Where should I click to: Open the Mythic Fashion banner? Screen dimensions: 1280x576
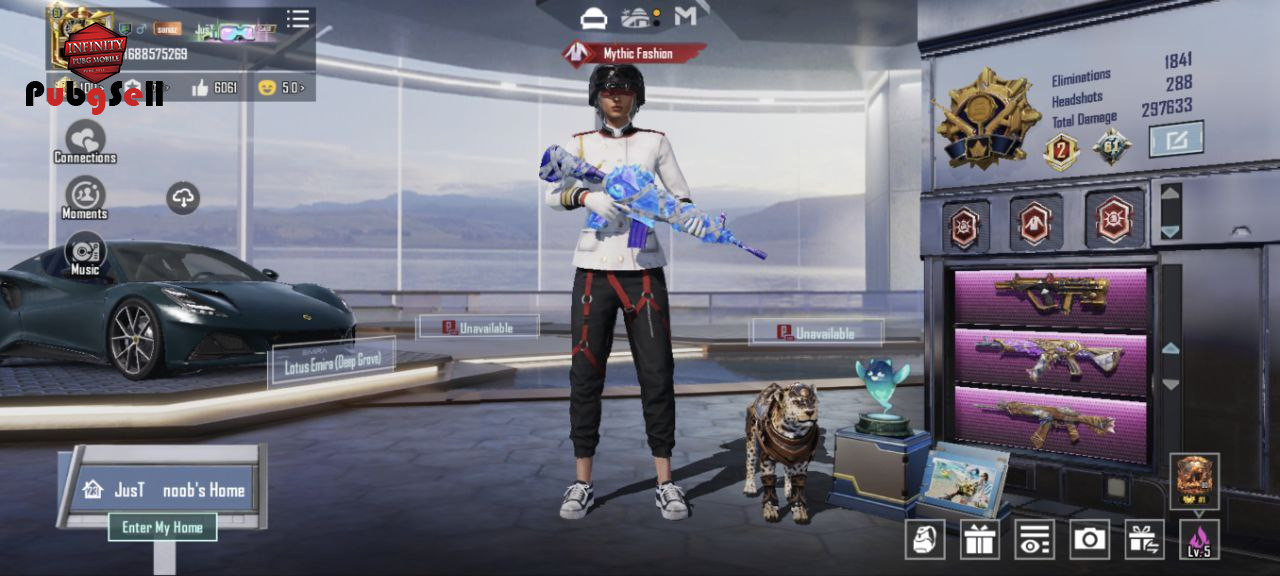click(x=634, y=53)
